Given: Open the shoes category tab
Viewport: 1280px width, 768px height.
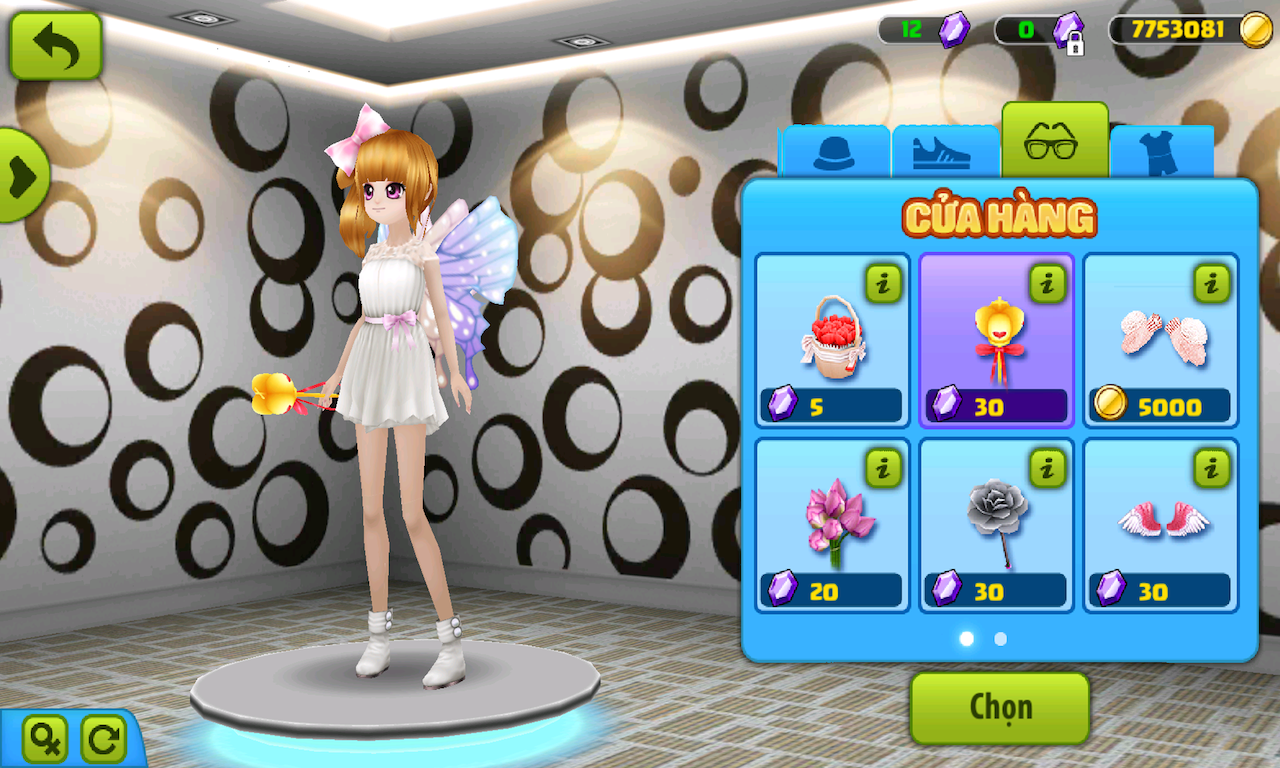Looking at the screenshot, I should (943, 153).
